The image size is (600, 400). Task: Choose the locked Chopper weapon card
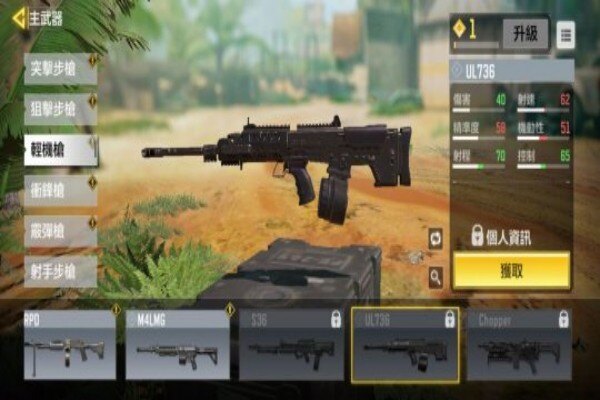(519, 345)
